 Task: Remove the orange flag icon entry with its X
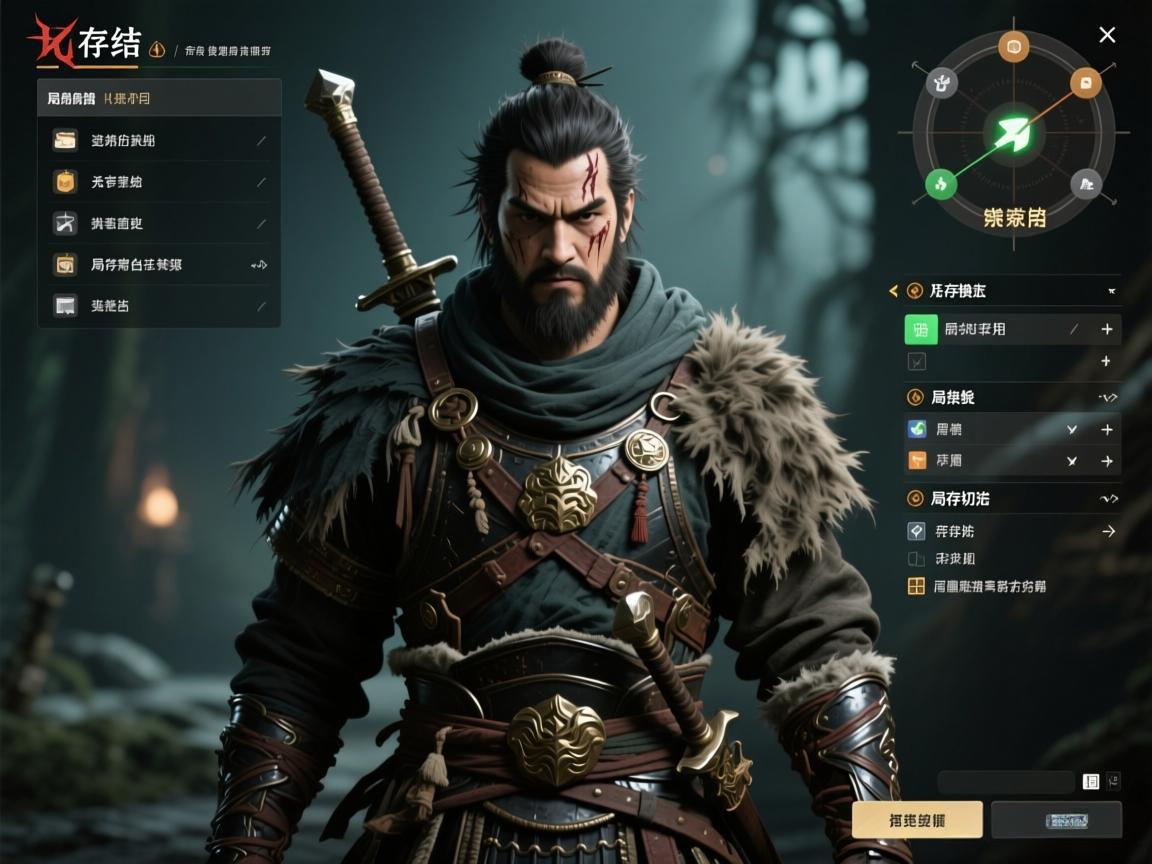1072,461
